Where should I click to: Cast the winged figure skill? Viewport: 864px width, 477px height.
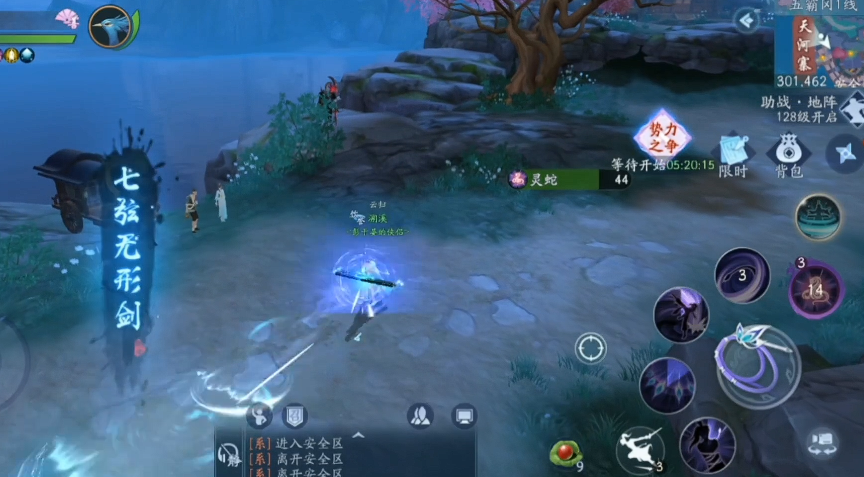pos(681,315)
